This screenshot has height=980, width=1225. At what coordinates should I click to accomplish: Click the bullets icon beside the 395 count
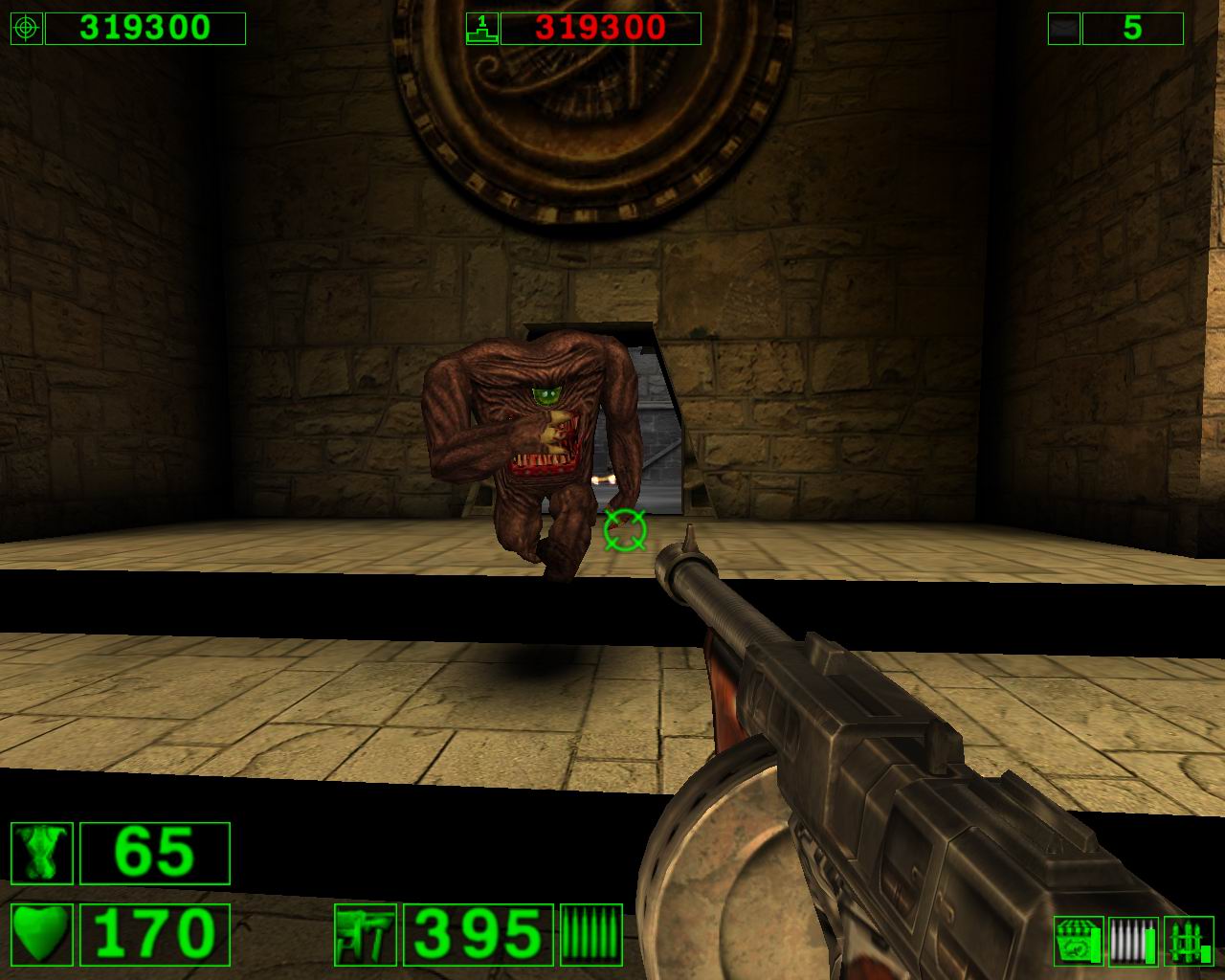coord(590,934)
